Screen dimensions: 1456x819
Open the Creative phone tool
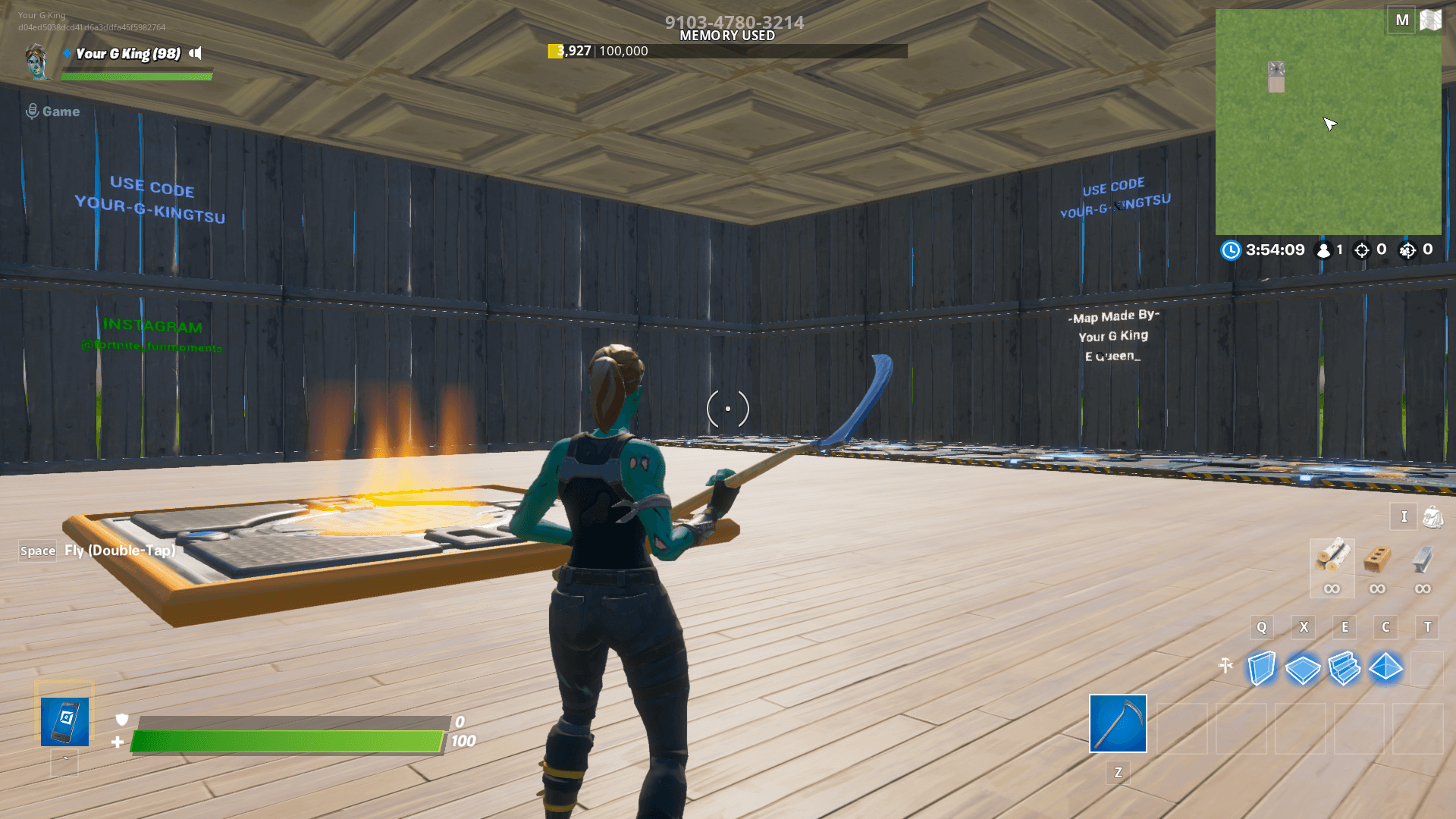64,720
